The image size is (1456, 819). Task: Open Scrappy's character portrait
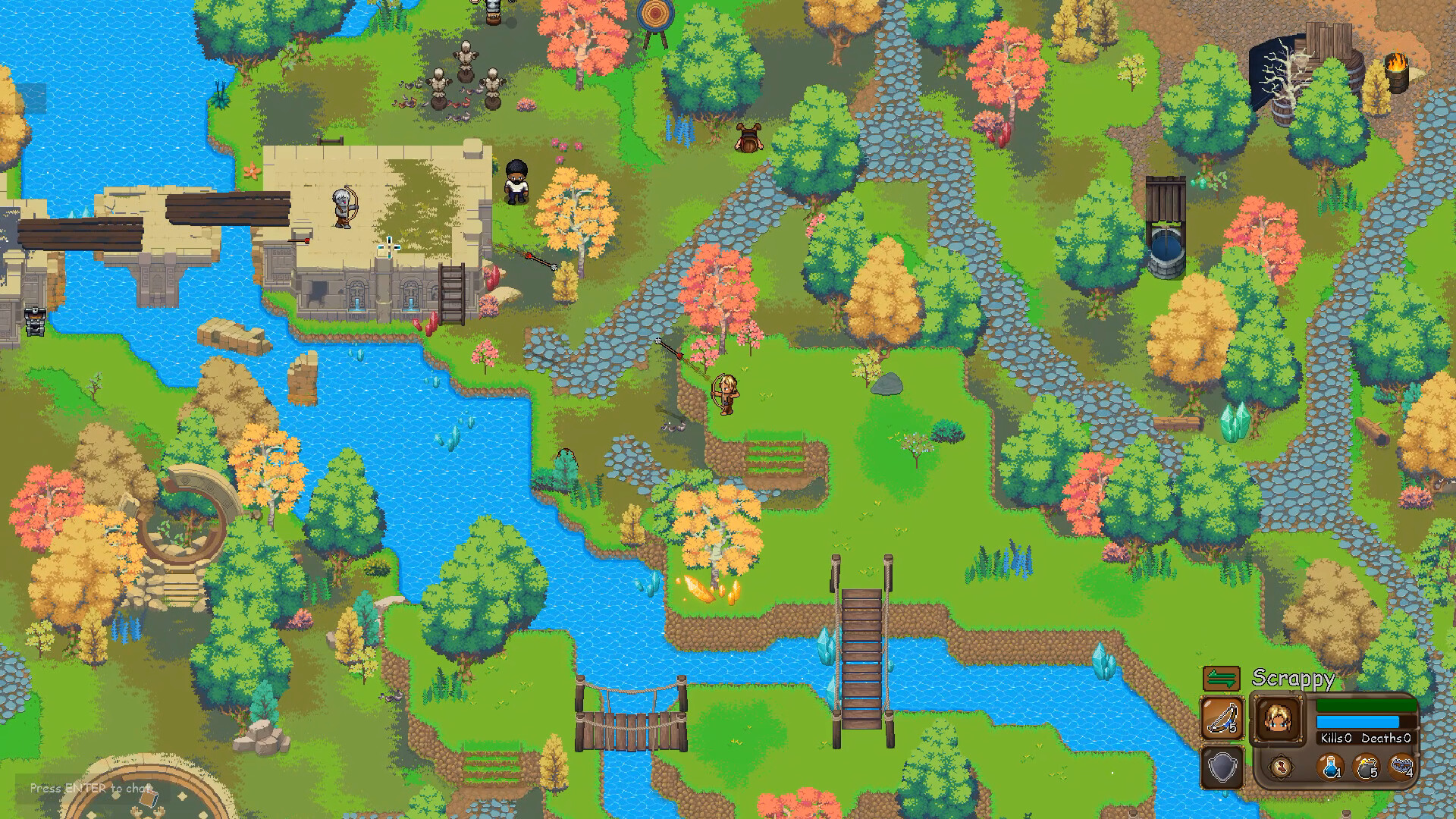pos(1278,719)
